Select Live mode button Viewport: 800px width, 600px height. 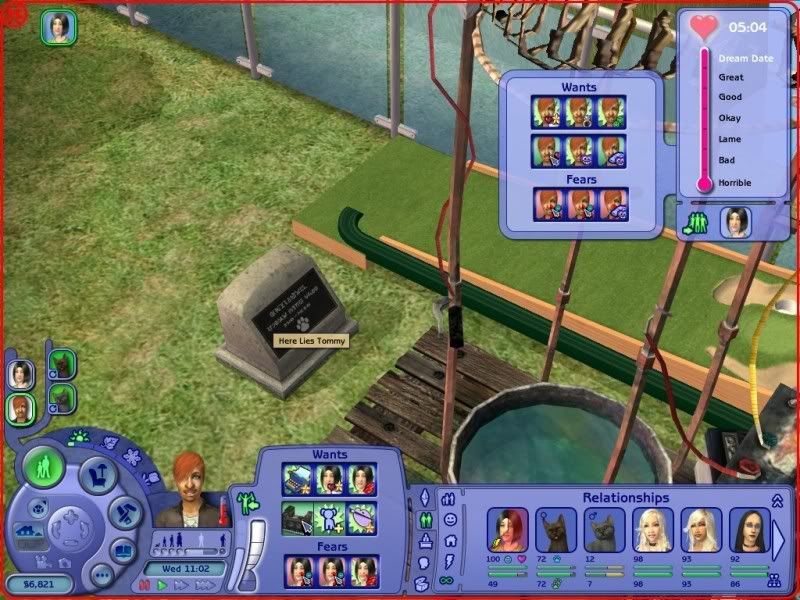45,467
